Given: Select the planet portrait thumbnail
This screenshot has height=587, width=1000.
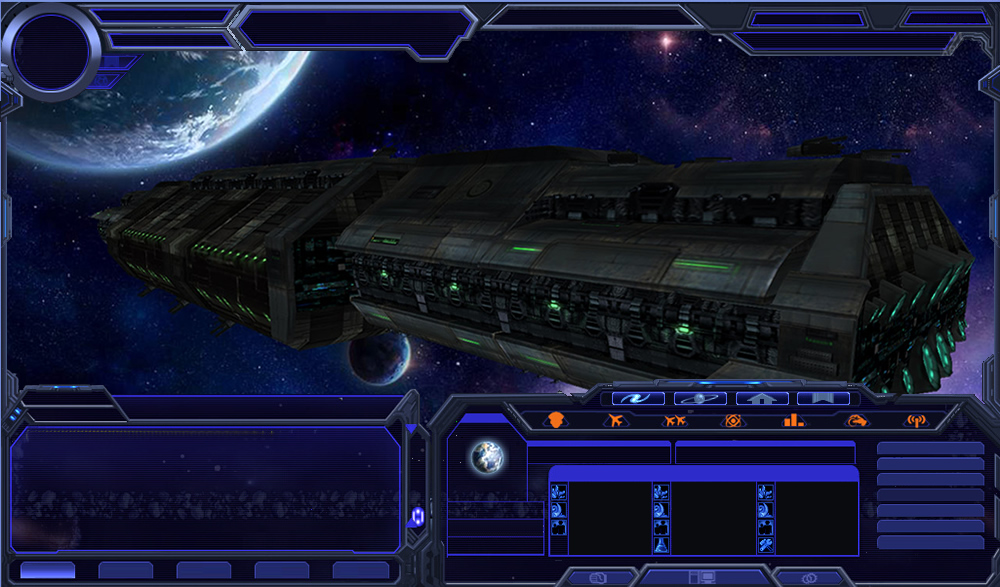Looking at the screenshot, I should coord(487,458).
